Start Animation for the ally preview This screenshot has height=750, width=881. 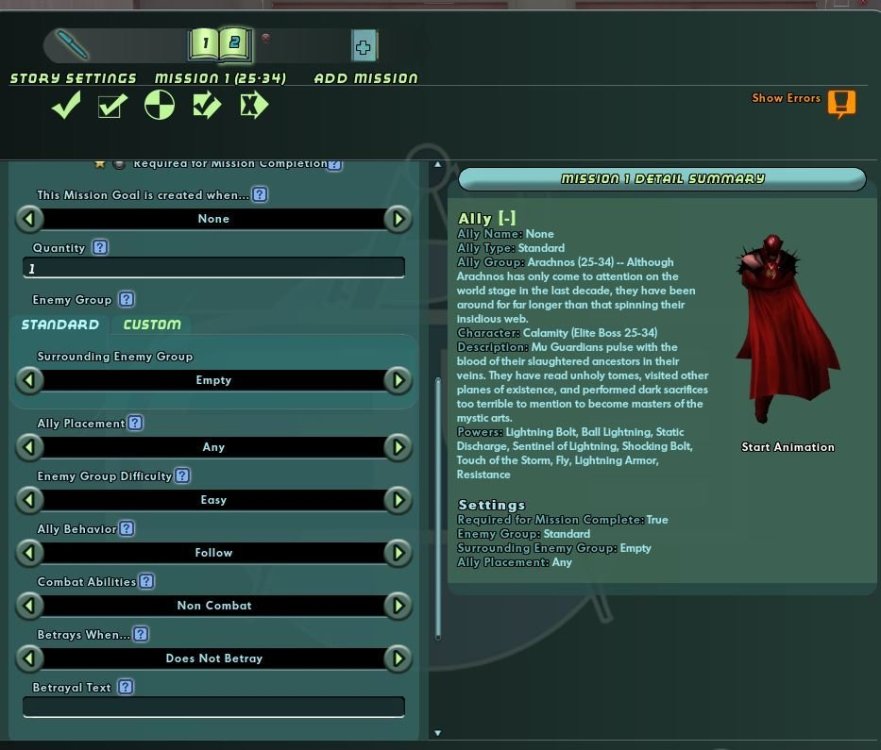(787, 447)
